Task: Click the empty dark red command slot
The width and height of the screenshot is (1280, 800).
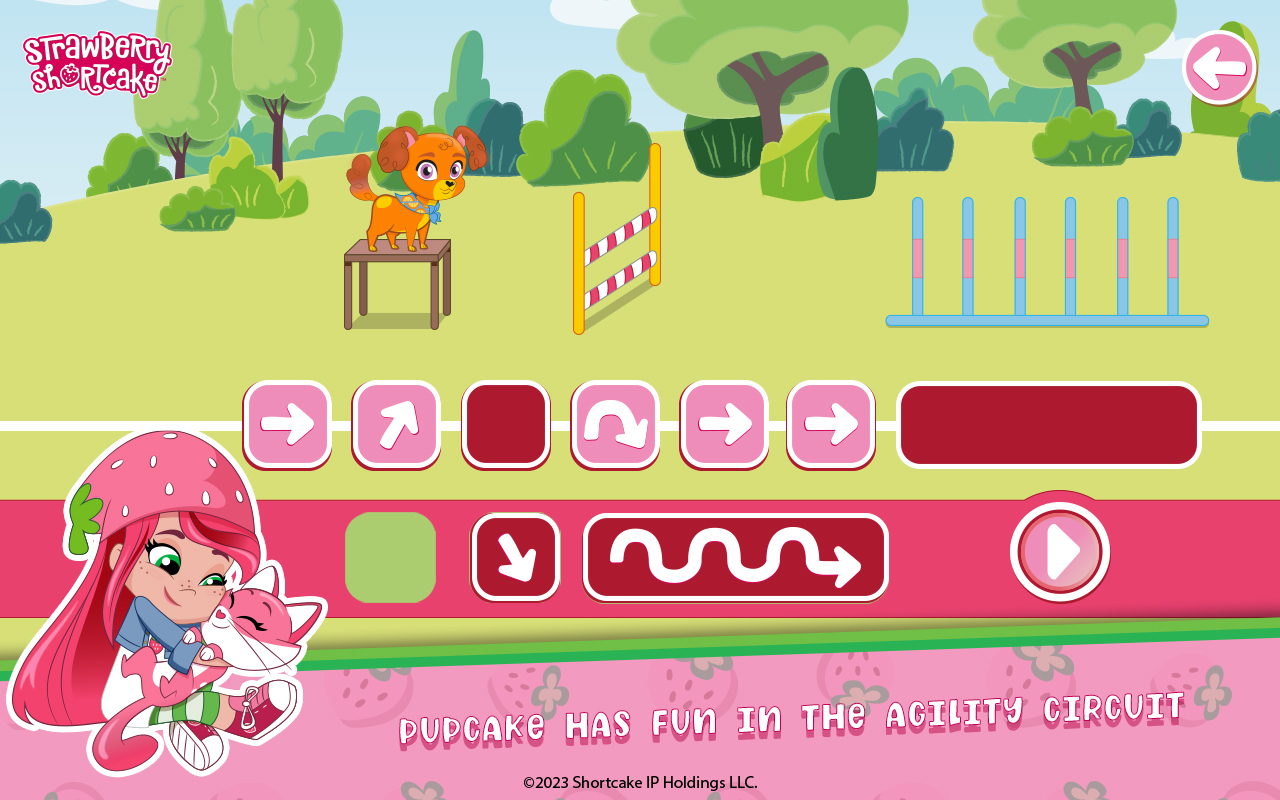Action: tap(505, 422)
